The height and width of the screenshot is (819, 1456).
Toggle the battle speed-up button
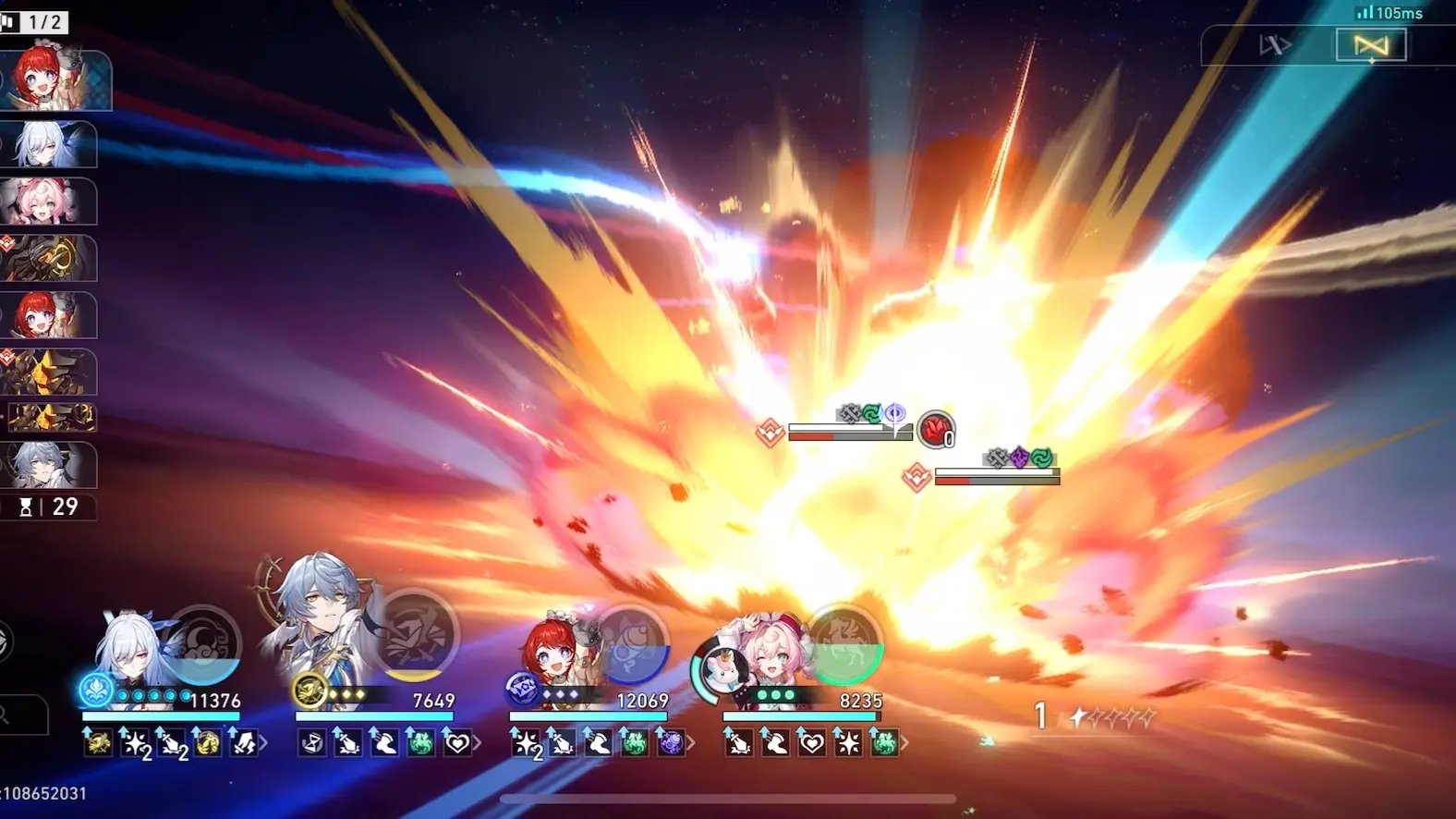click(1275, 45)
